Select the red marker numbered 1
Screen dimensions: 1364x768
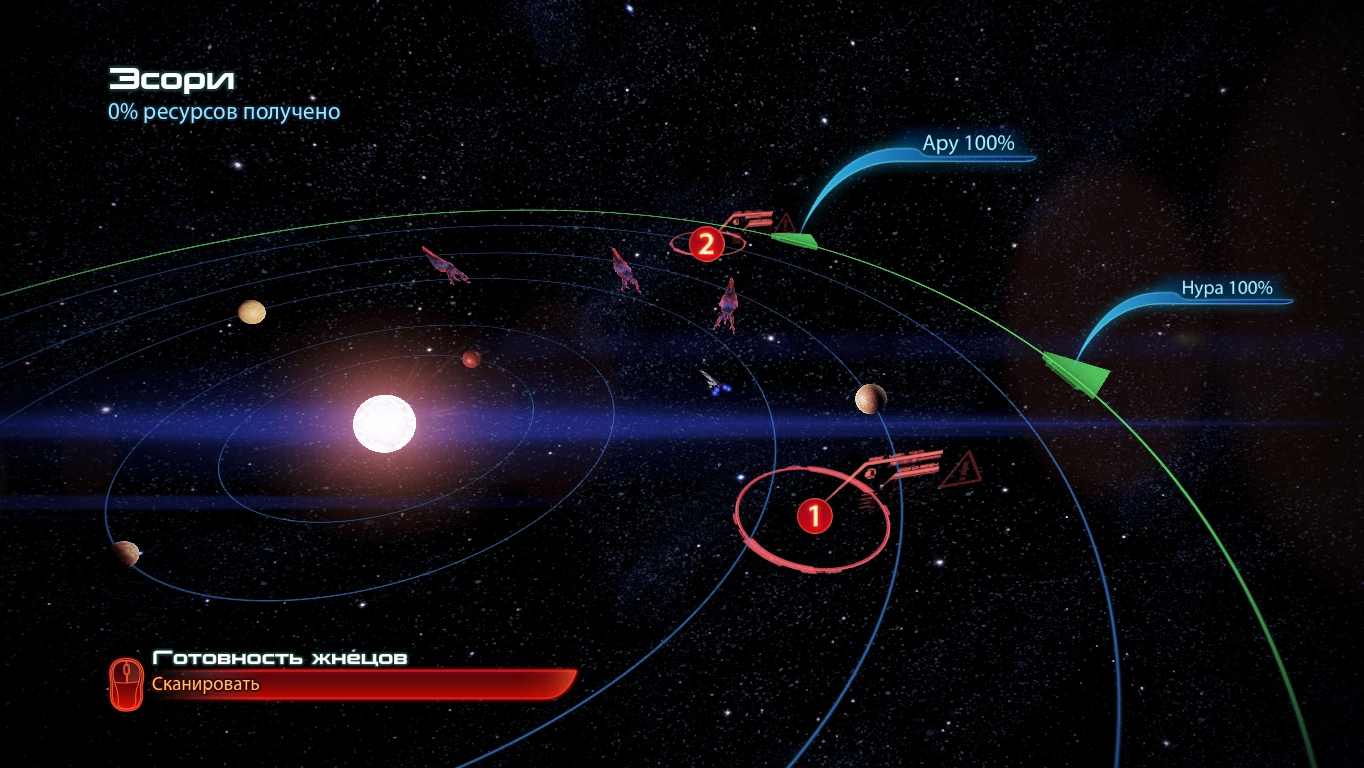814,516
